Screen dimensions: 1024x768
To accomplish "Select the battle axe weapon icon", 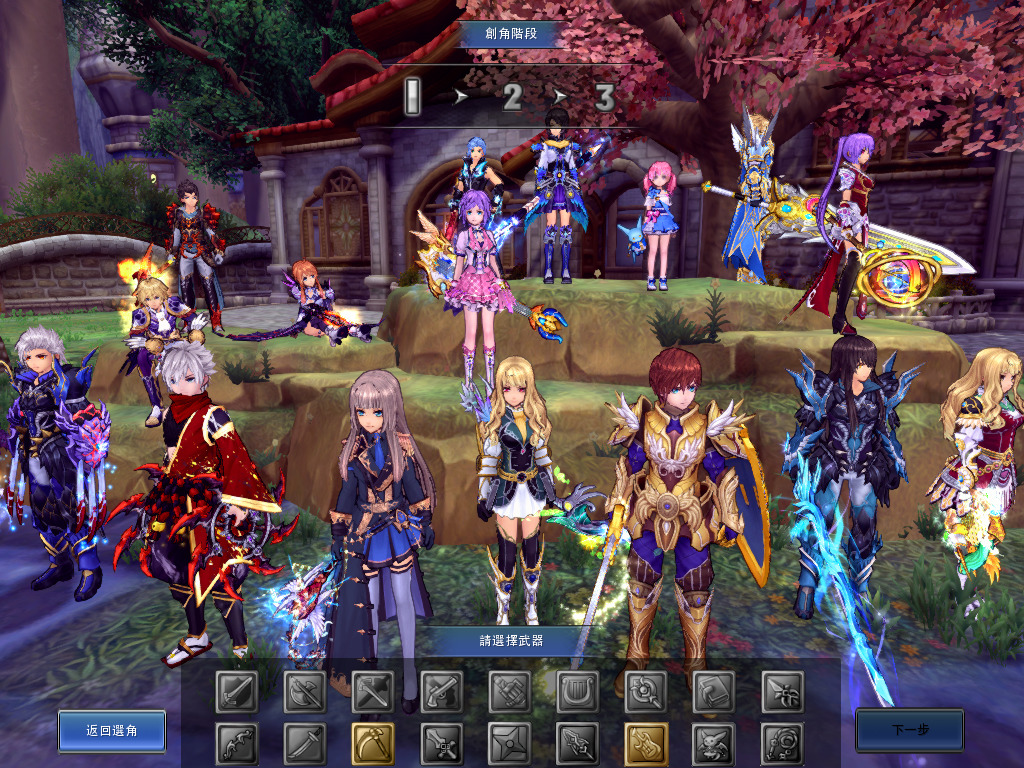I will [305, 691].
